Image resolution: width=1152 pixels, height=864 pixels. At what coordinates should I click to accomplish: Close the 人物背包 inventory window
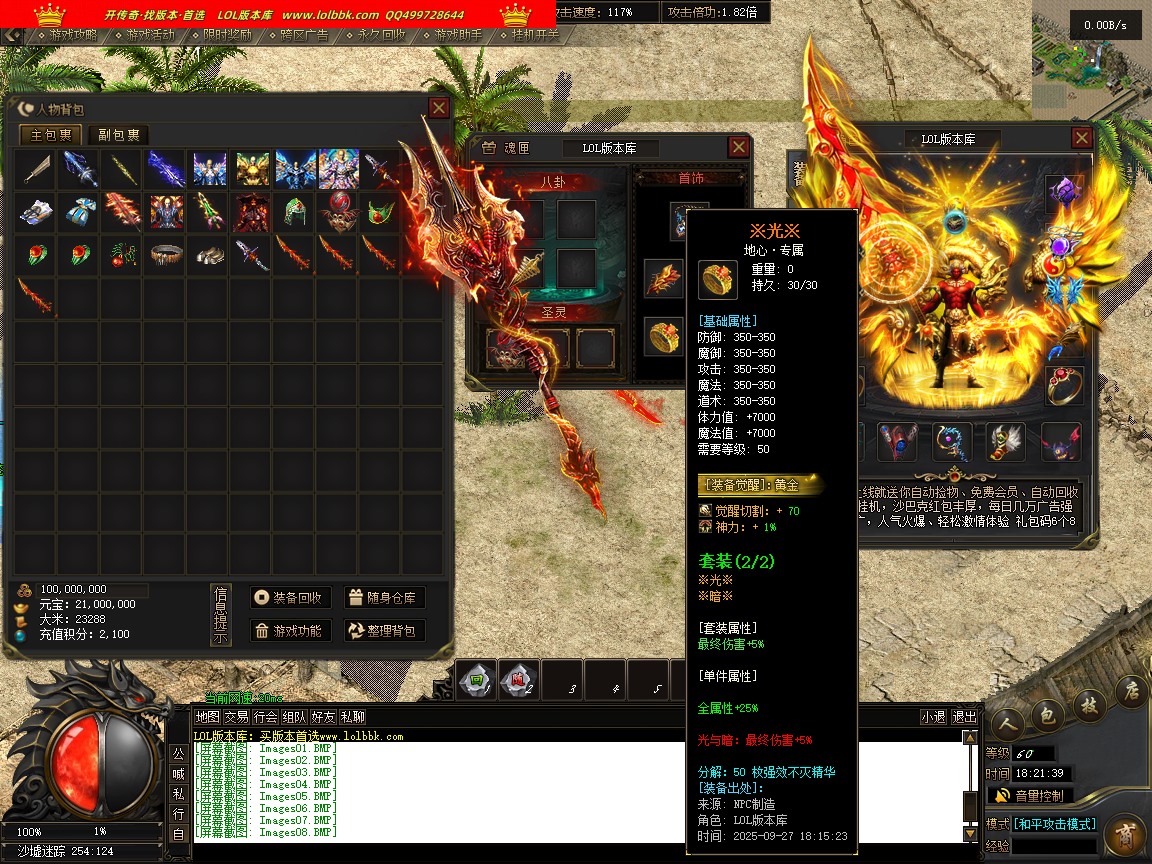tap(438, 108)
